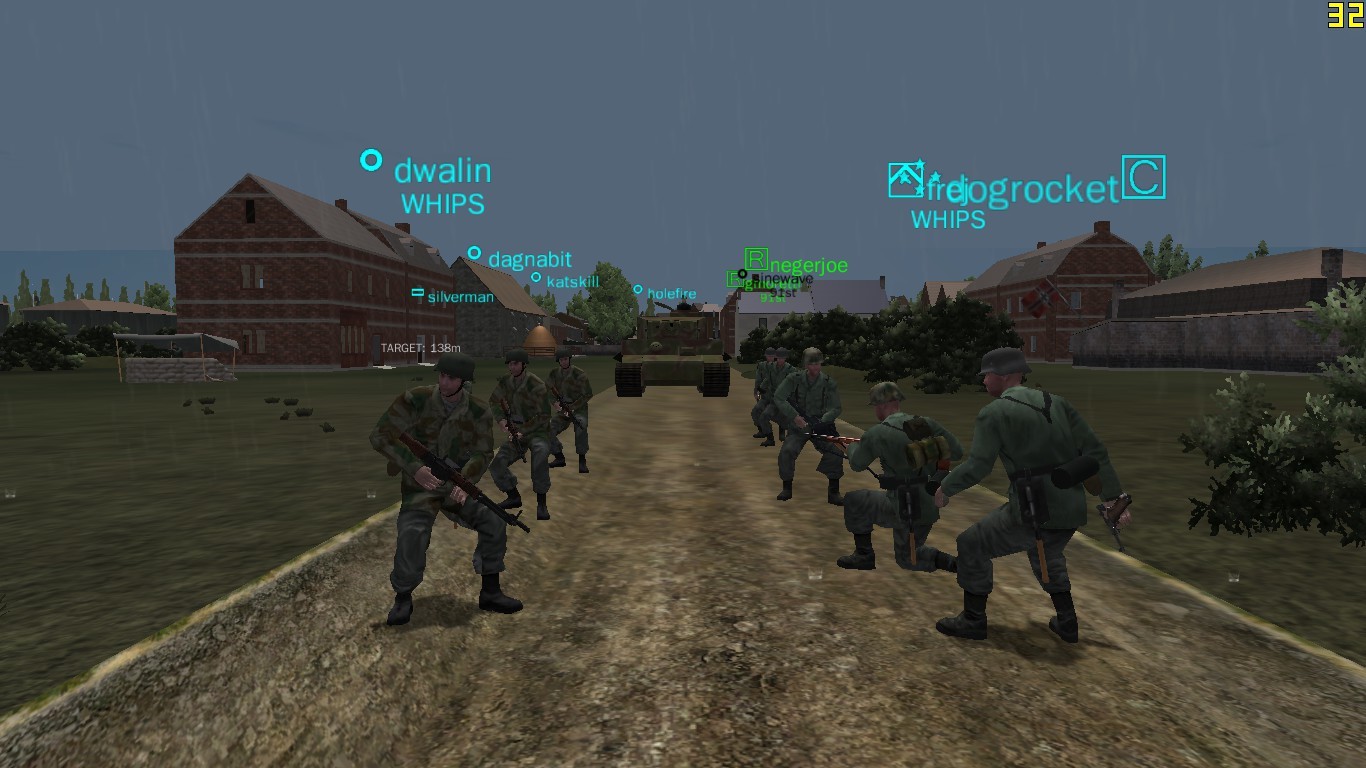Click the circle marker above dwalin

(x=370, y=159)
